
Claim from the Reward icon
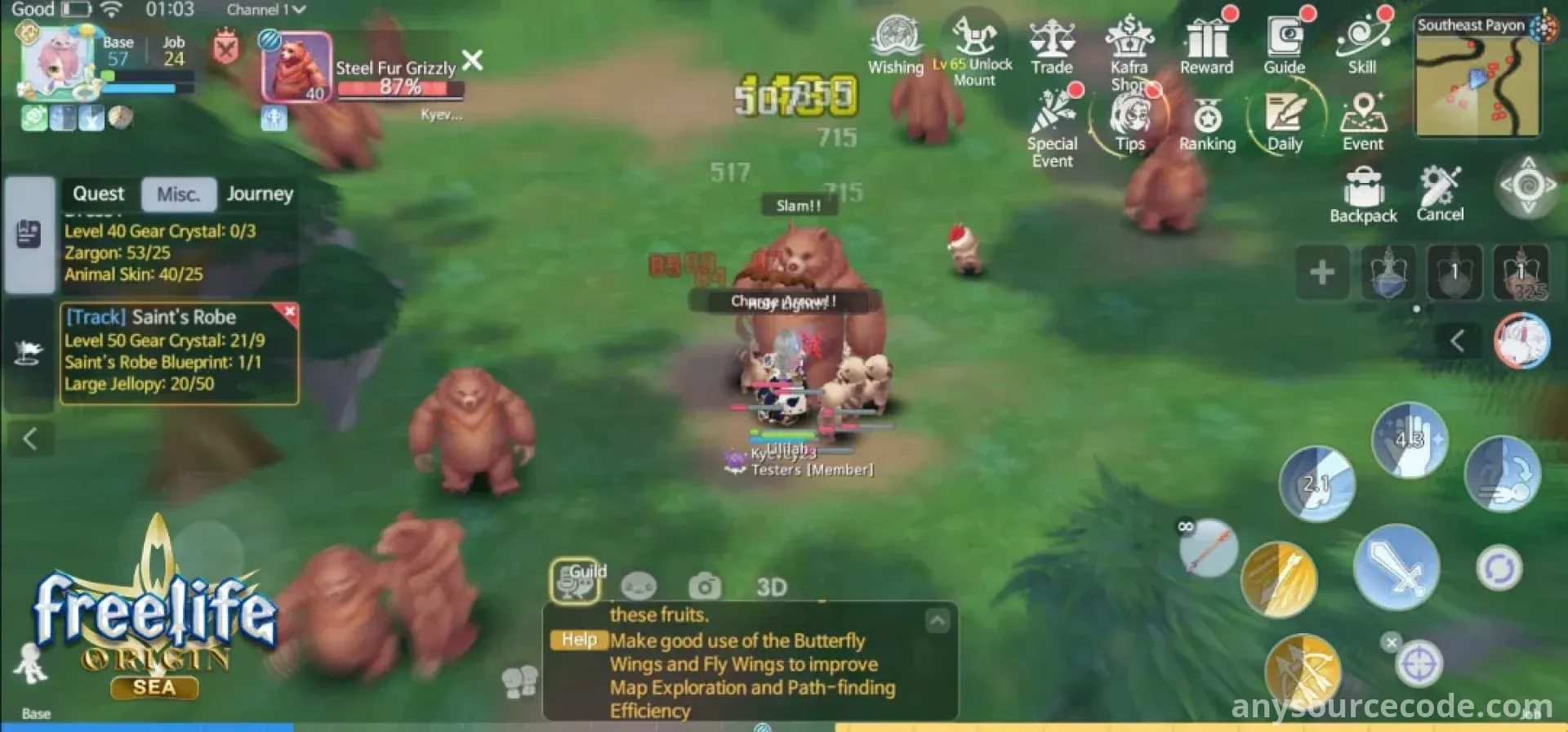pos(1206,46)
